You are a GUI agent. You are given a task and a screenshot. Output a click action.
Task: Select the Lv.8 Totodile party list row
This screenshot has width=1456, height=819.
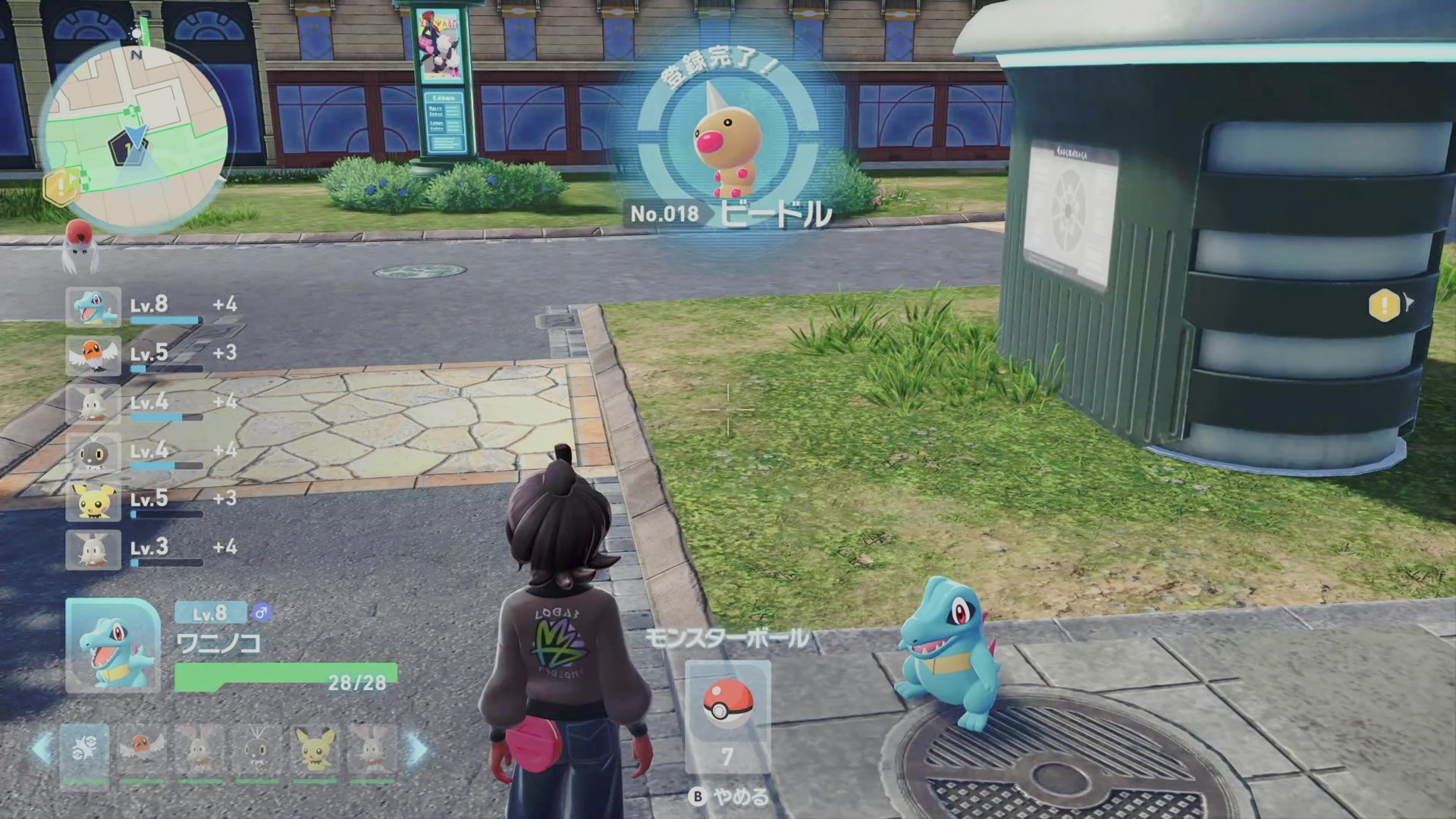click(x=152, y=306)
